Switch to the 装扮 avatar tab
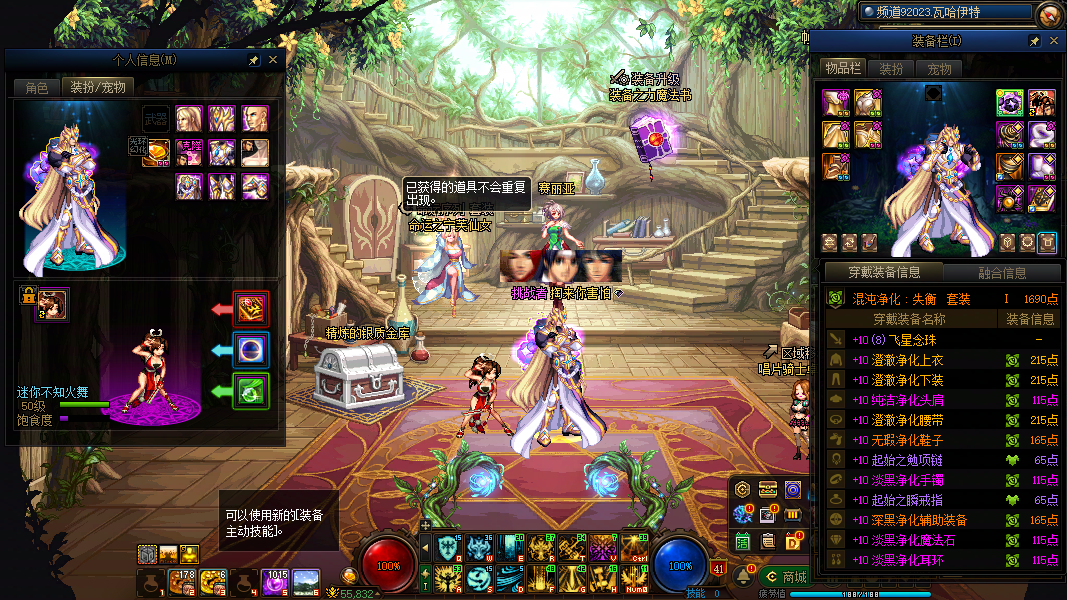 pyautogui.click(x=890, y=69)
